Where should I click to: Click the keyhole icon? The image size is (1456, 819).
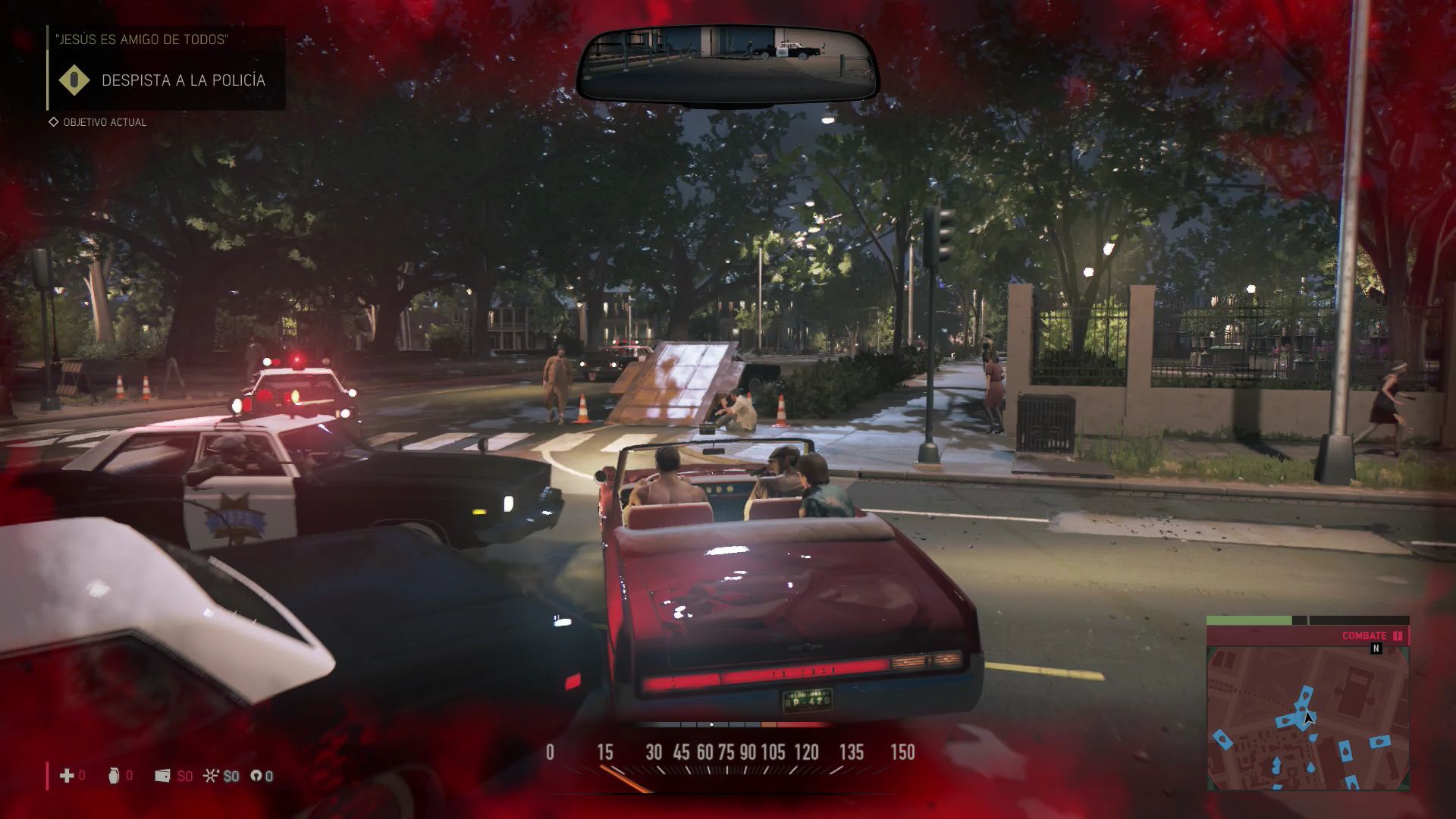(x=256, y=775)
